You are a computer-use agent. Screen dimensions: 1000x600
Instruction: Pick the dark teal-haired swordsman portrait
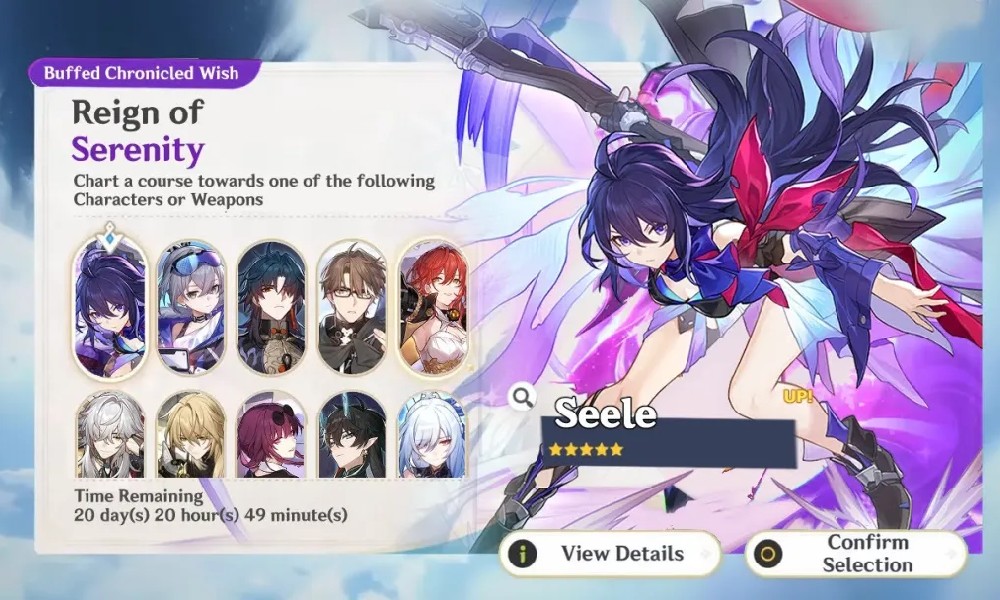271,309
